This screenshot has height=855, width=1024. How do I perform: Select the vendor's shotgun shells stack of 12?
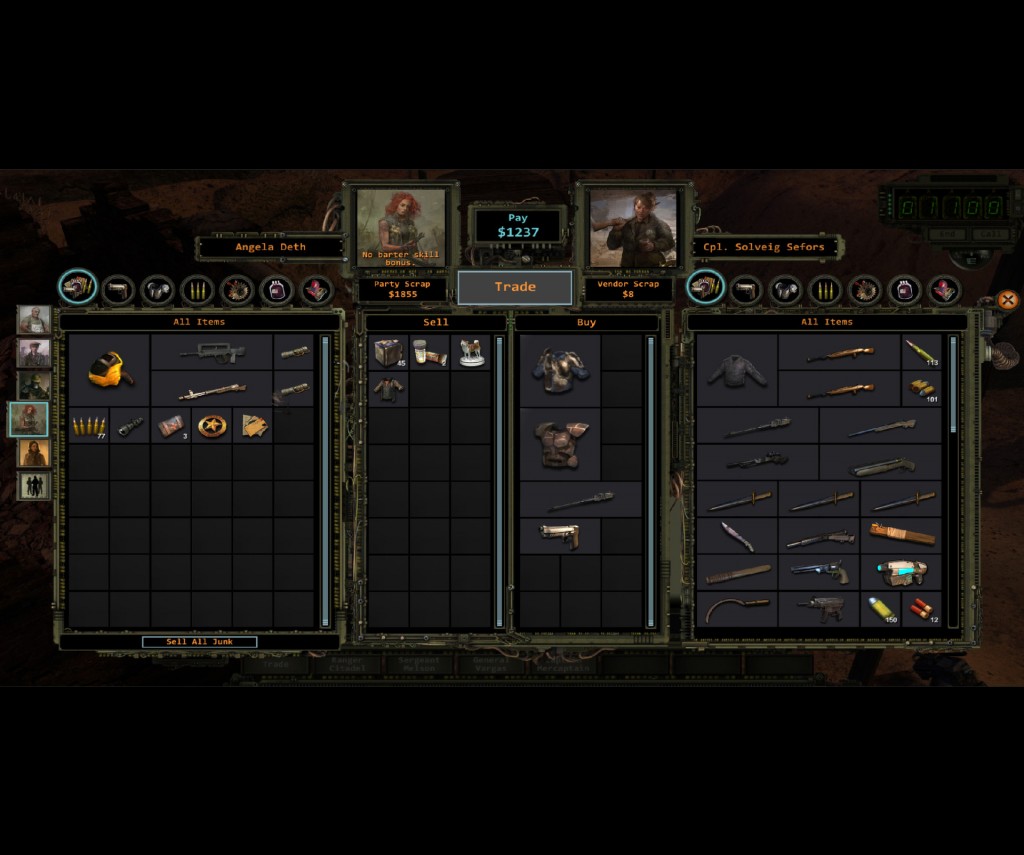click(x=921, y=608)
